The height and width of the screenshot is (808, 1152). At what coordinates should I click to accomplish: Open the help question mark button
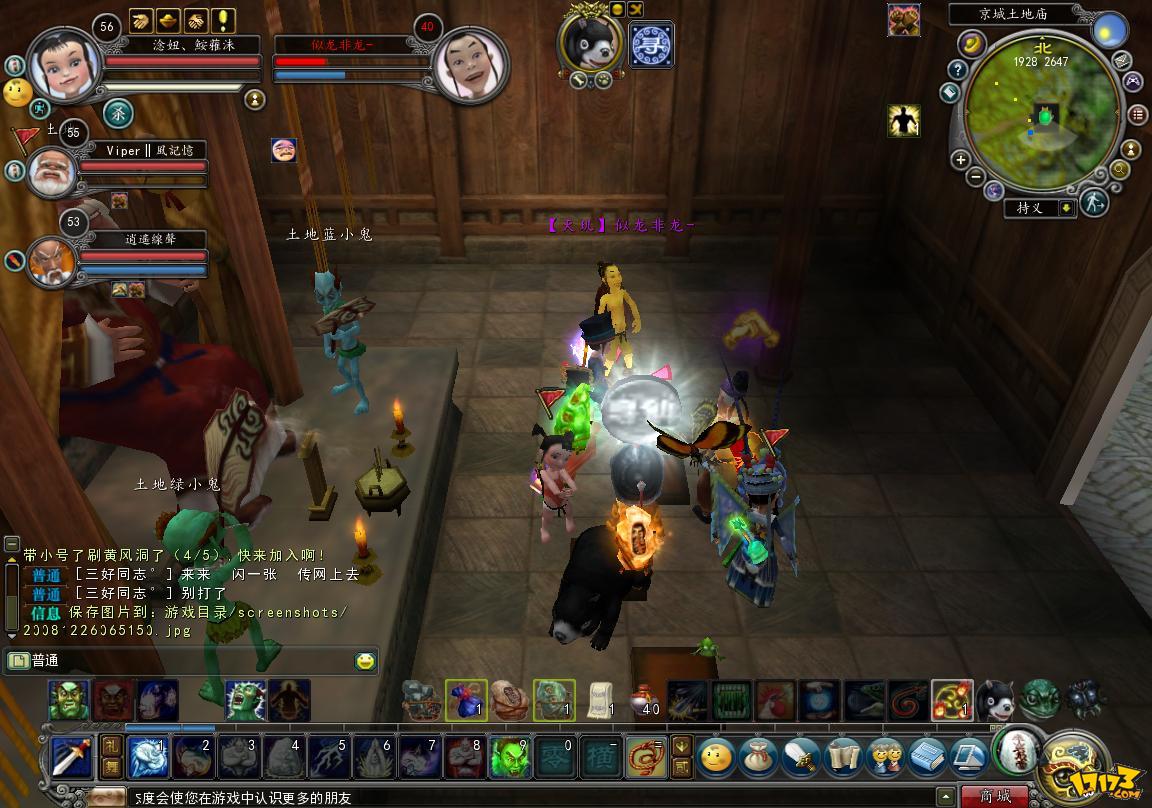click(x=958, y=70)
